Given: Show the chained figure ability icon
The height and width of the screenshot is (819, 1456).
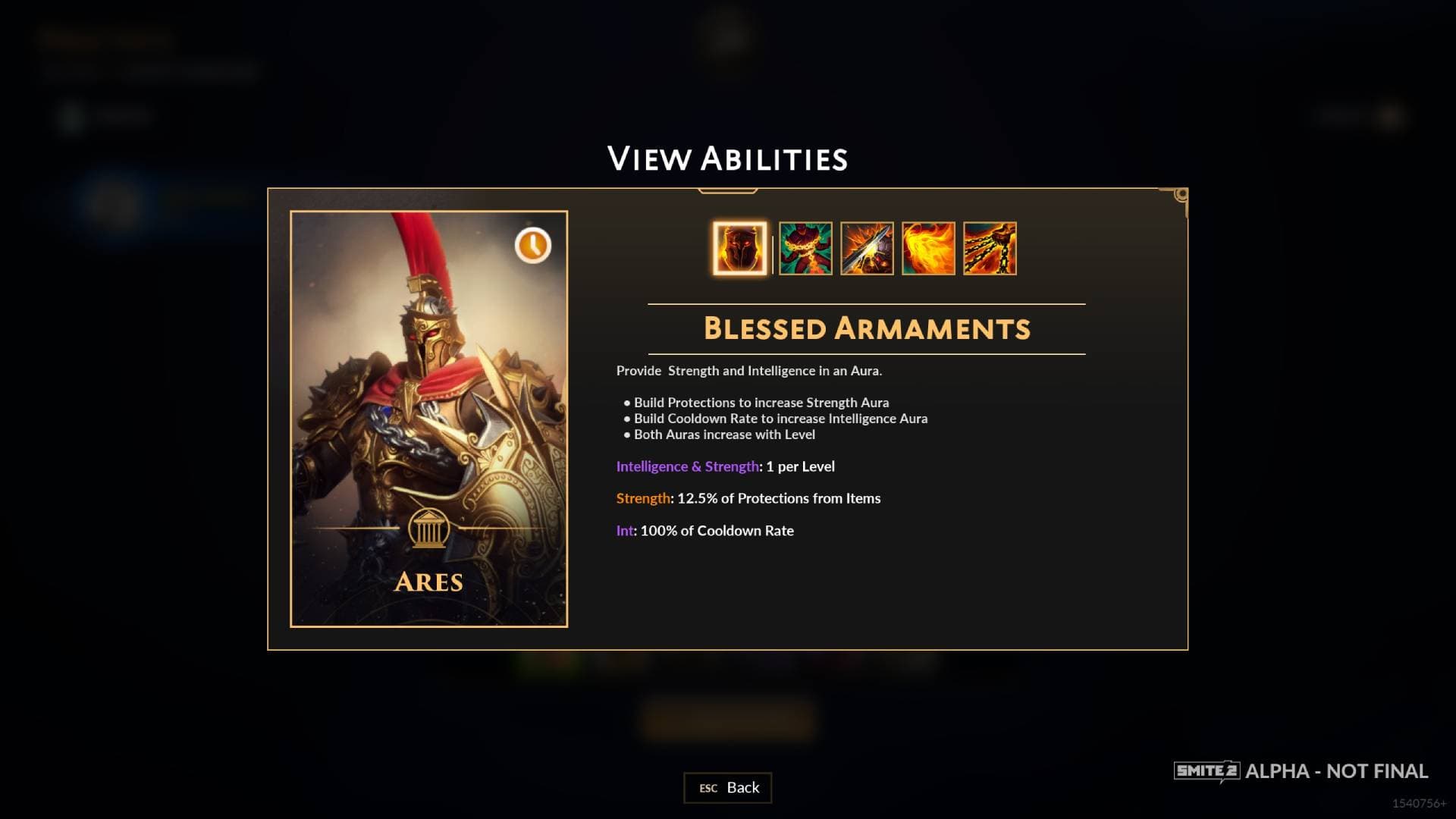Looking at the screenshot, I should pos(805,249).
